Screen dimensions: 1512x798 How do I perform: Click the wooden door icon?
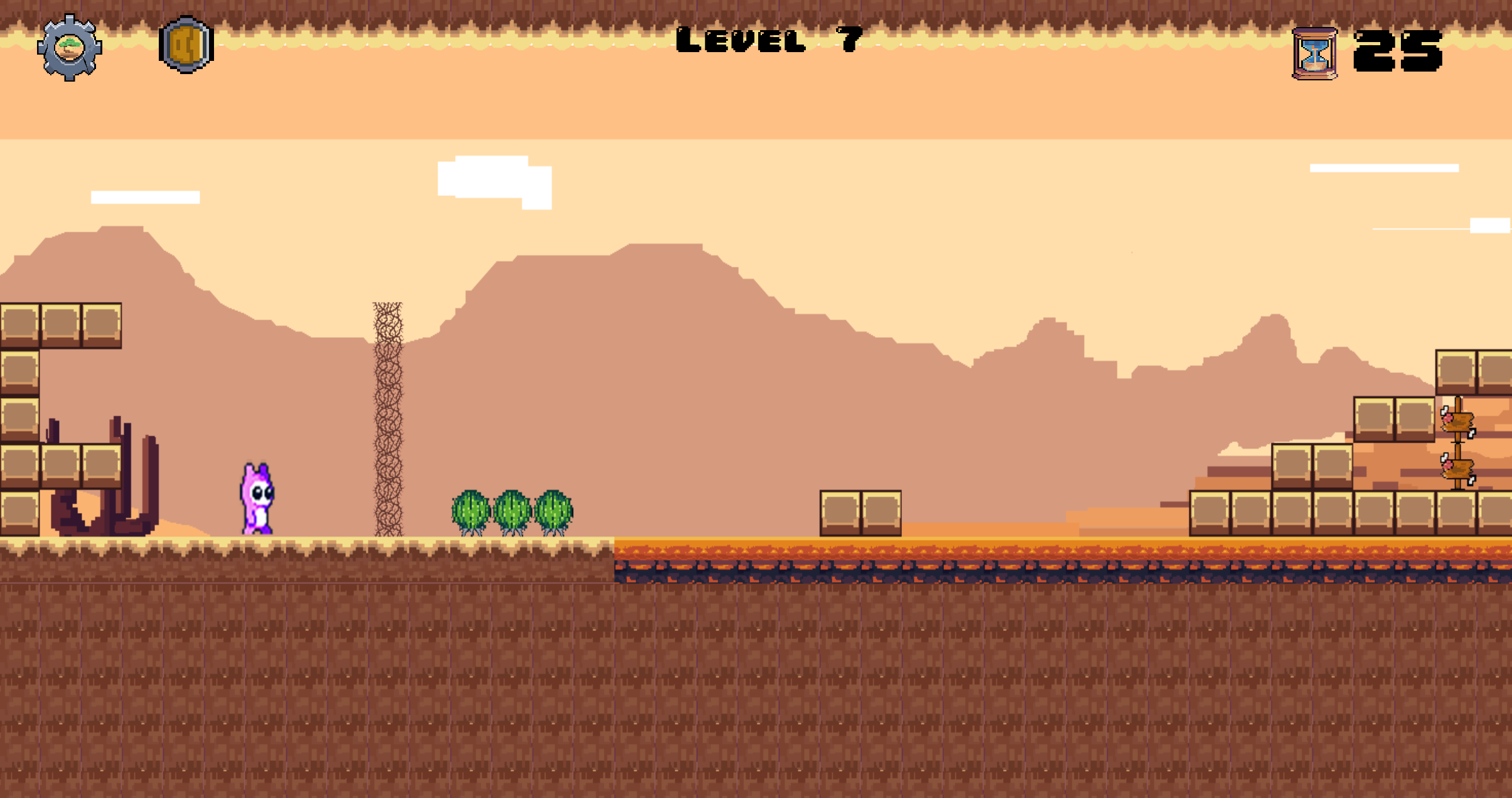[186, 45]
